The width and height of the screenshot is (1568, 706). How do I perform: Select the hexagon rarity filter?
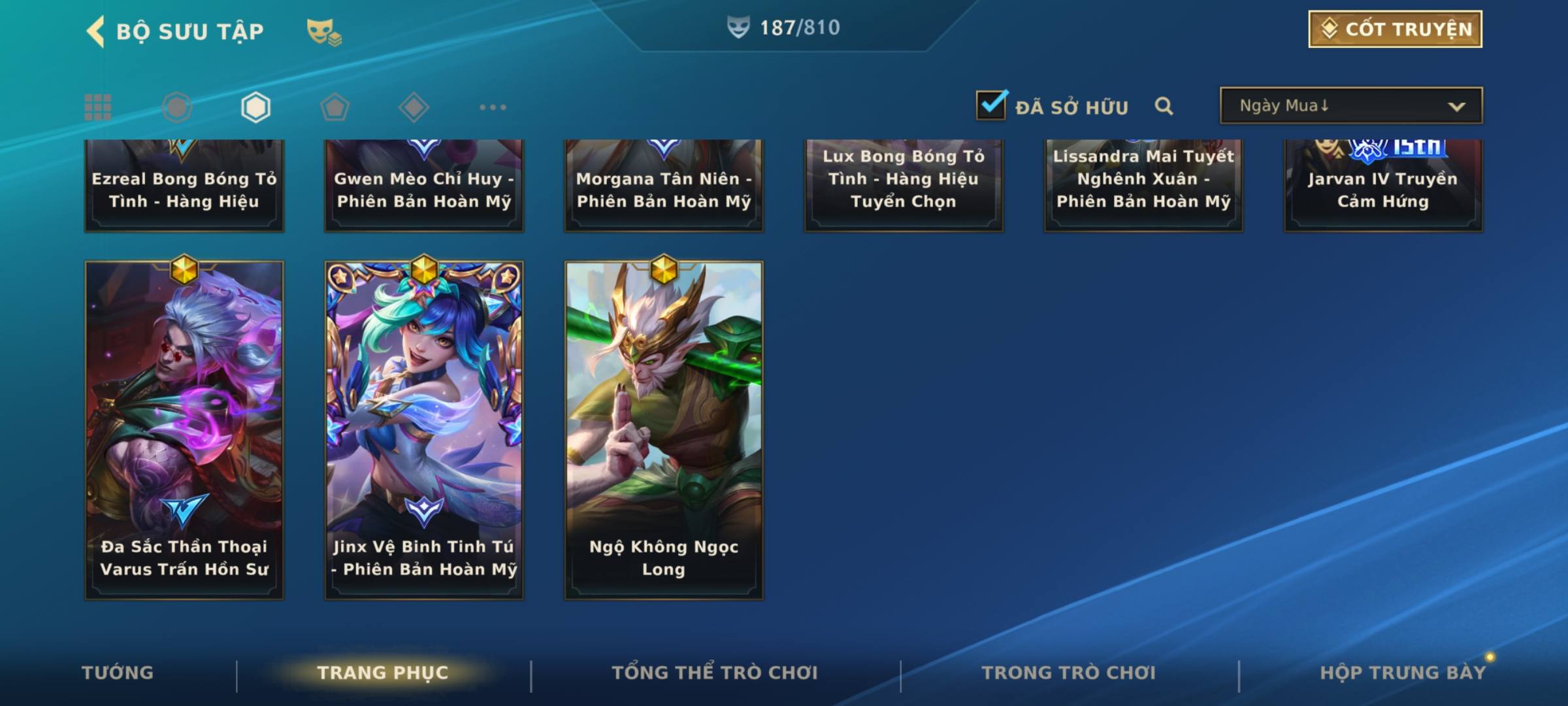coord(255,107)
